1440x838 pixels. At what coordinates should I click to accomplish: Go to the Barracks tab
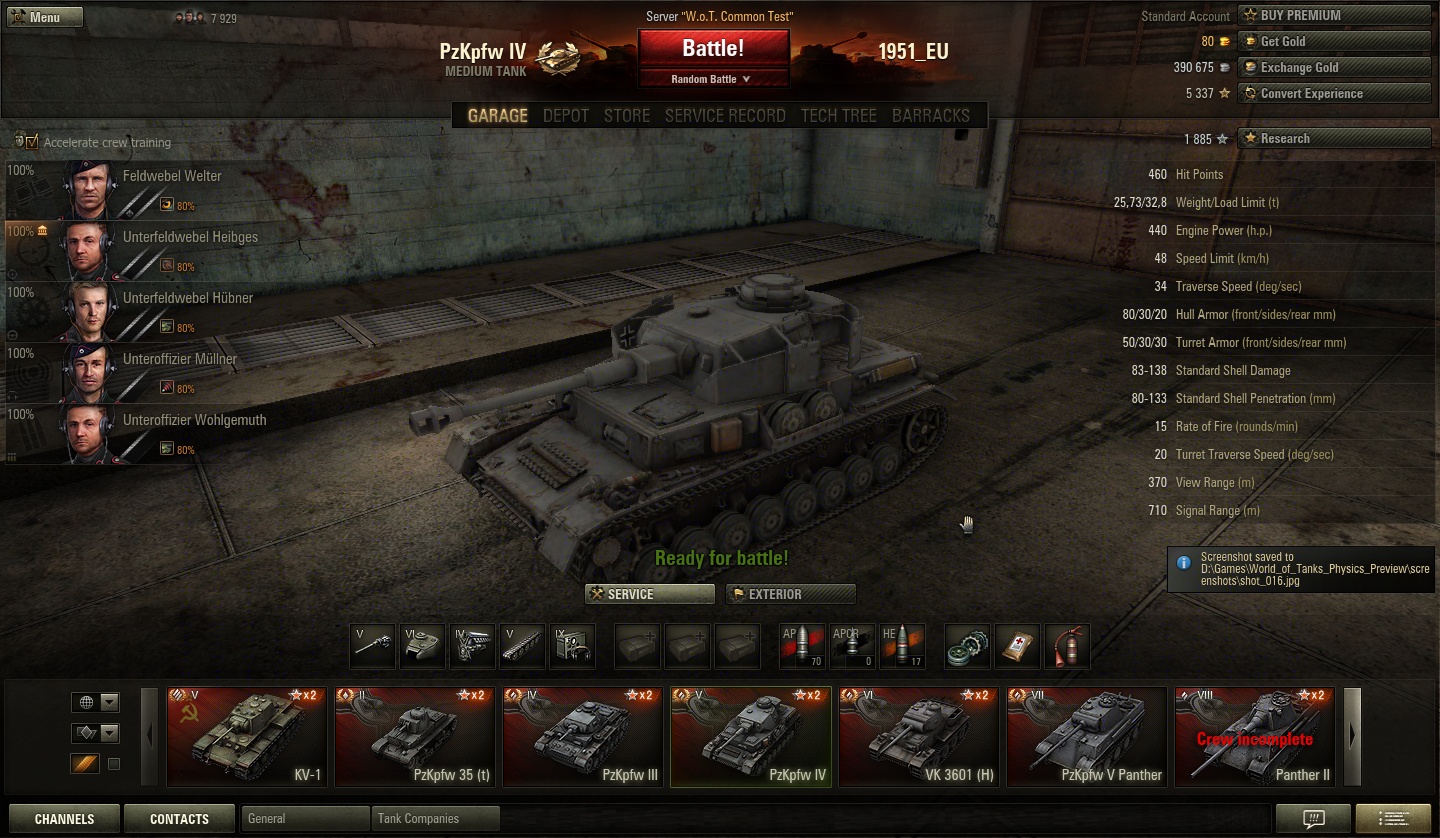930,115
